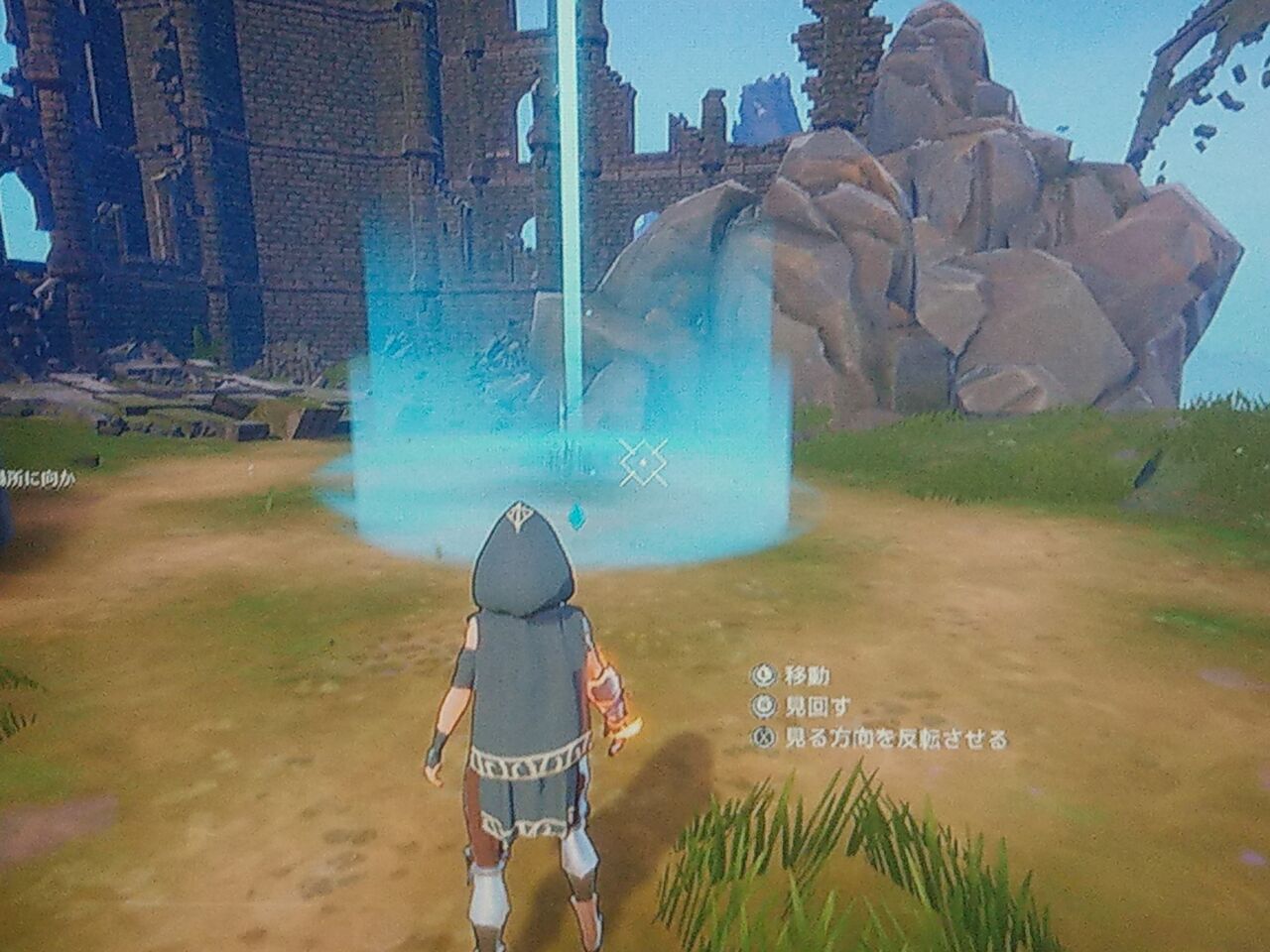Click the quest text on the left edge
The width and height of the screenshot is (1270, 952).
coord(40,476)
